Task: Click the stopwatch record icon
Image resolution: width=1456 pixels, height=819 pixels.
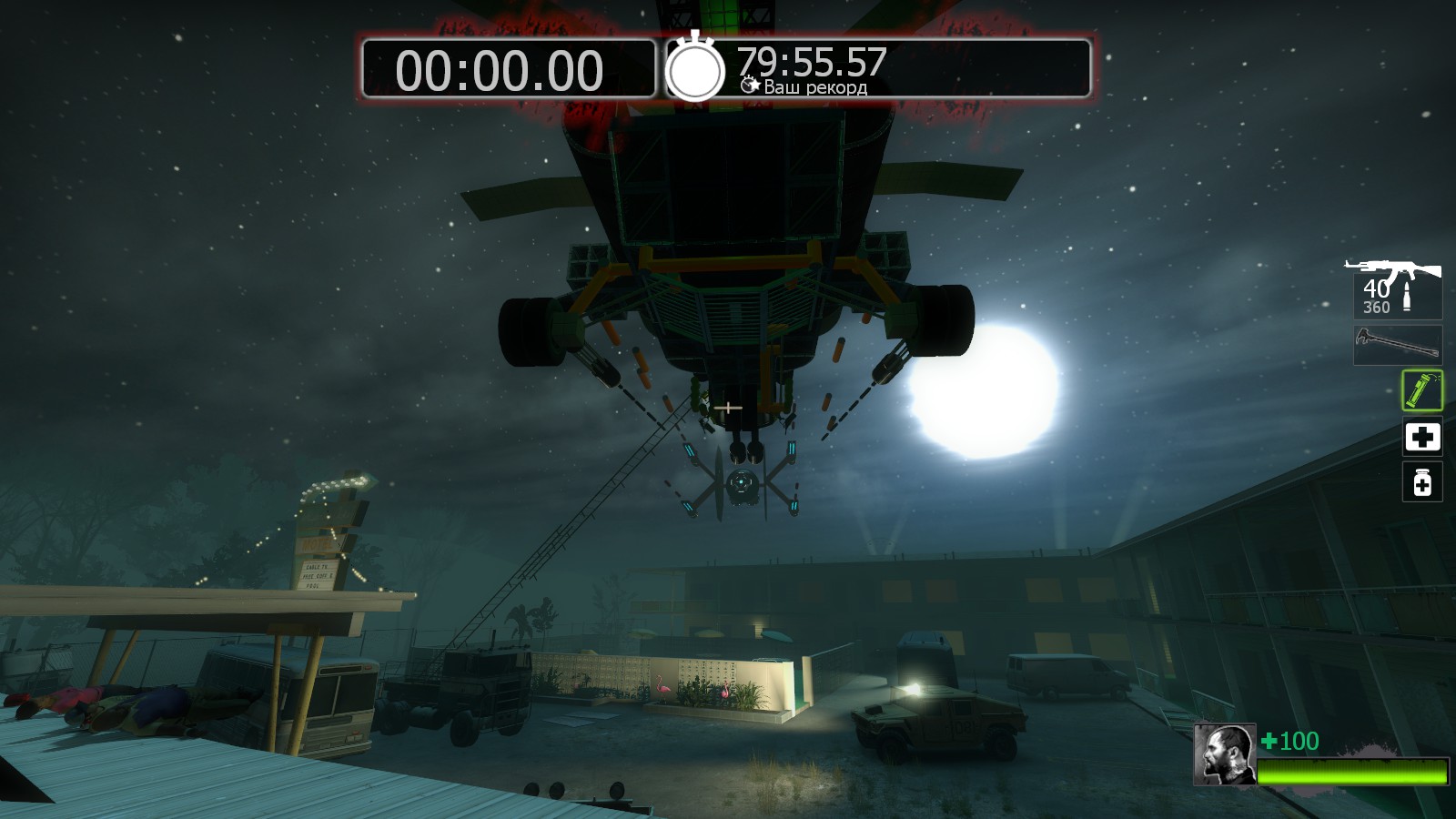Action: 695,68
